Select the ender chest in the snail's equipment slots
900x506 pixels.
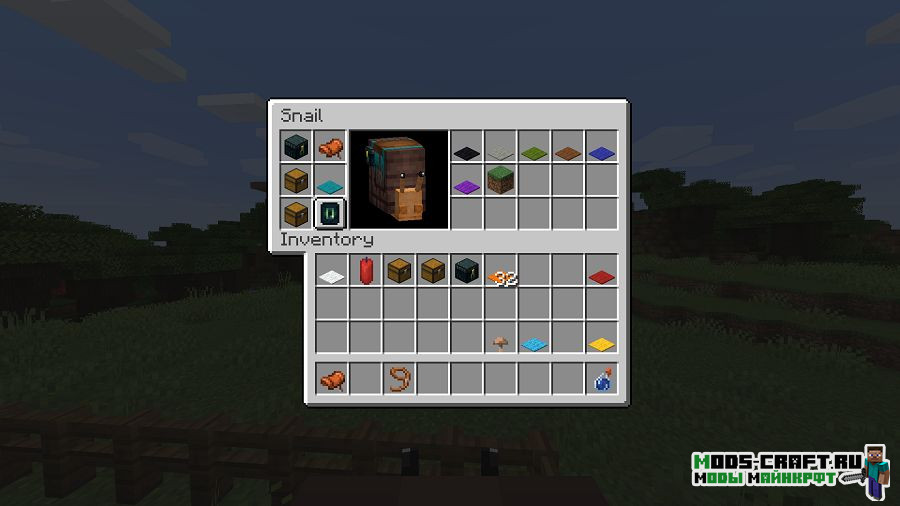tap(297, 148)
